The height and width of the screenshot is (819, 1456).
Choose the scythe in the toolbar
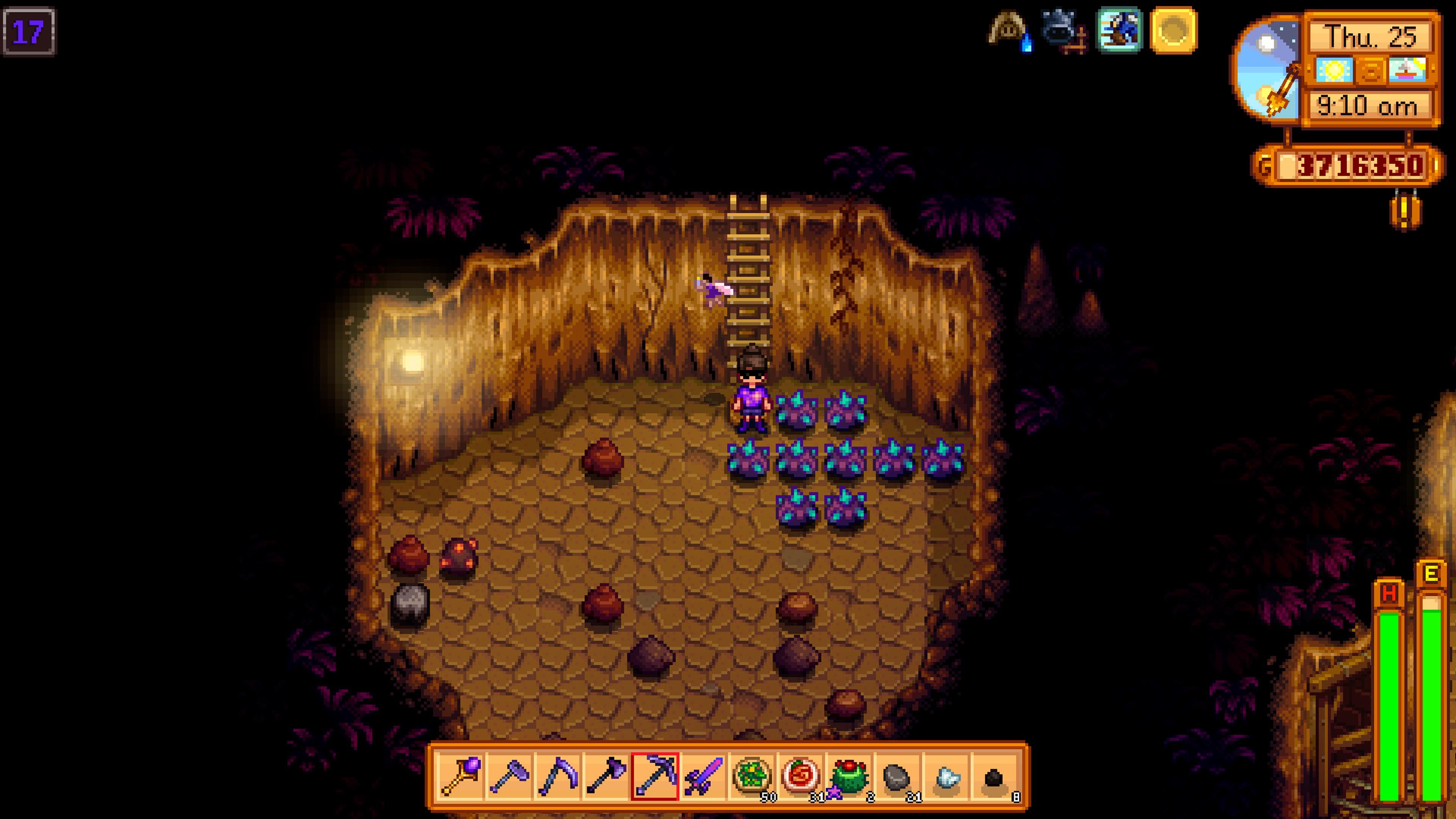(558, 777)
